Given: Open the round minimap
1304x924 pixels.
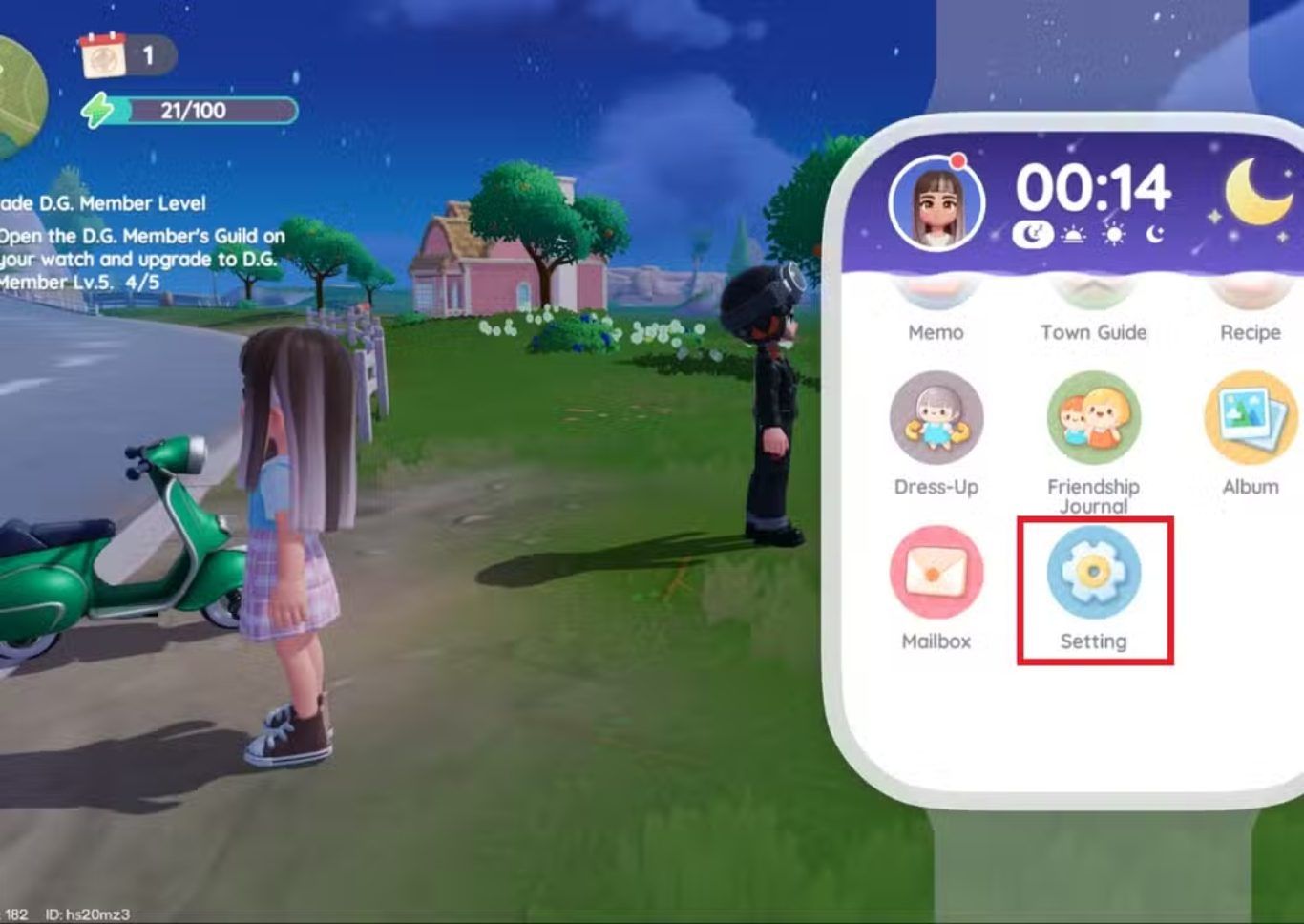Looking at the screenshot, I should point(19,95).
